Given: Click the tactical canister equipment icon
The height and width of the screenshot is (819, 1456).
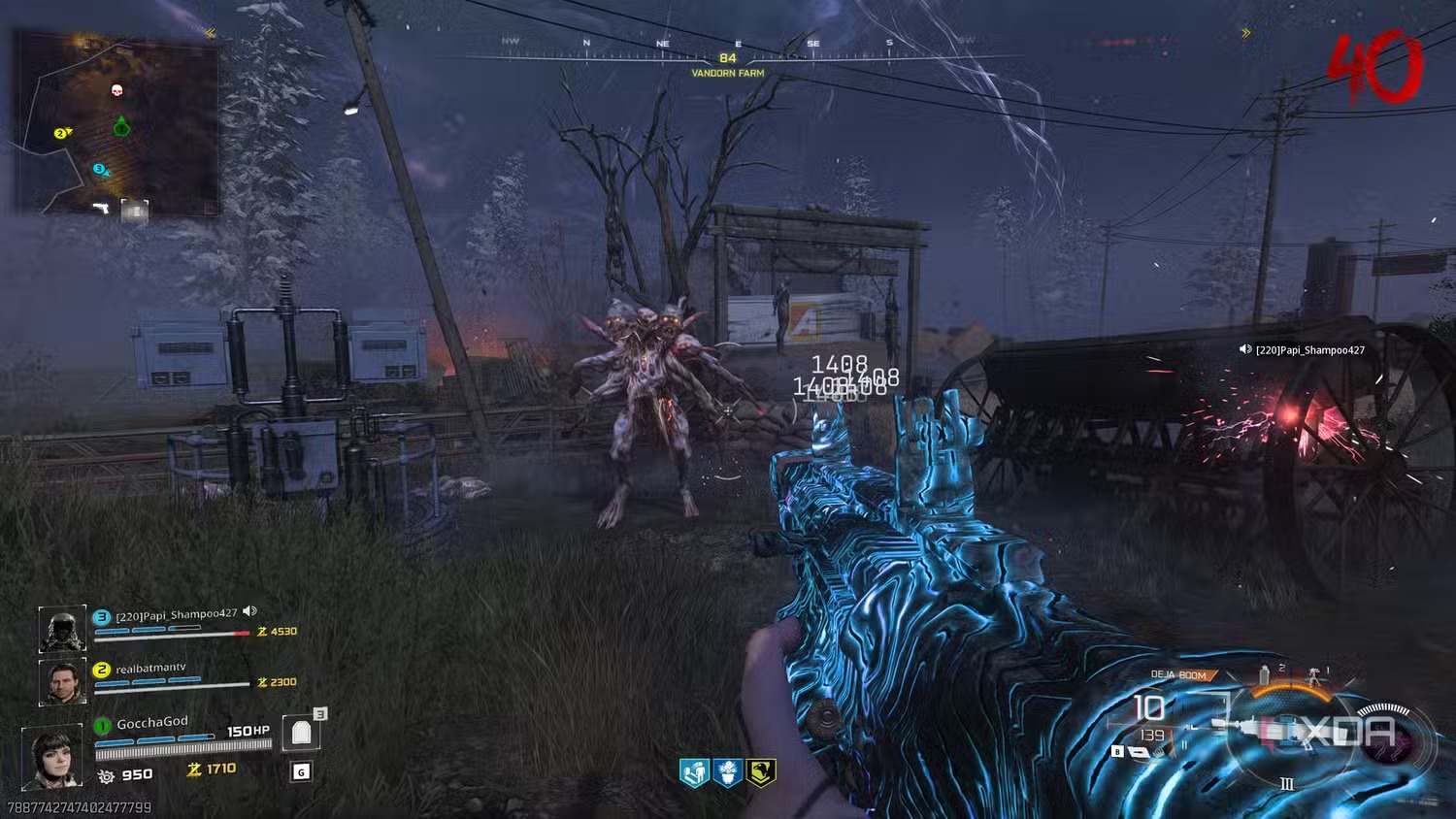Looking at the screenshot, I should click(1265, 674).
